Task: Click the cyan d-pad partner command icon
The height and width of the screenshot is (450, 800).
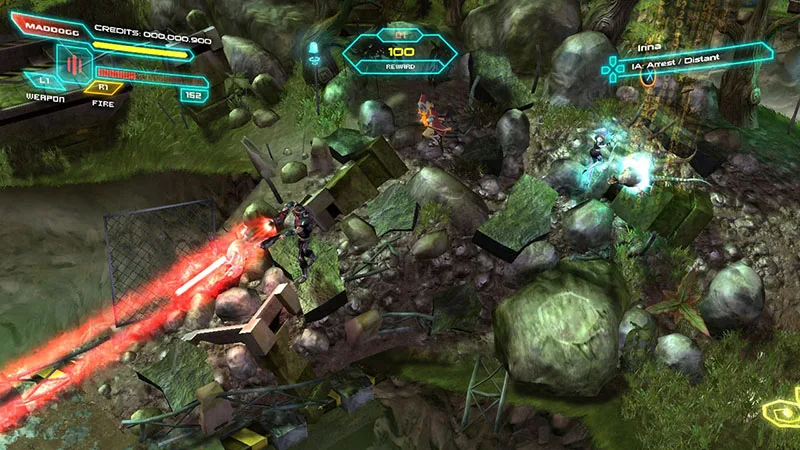Action: (610, 67)
